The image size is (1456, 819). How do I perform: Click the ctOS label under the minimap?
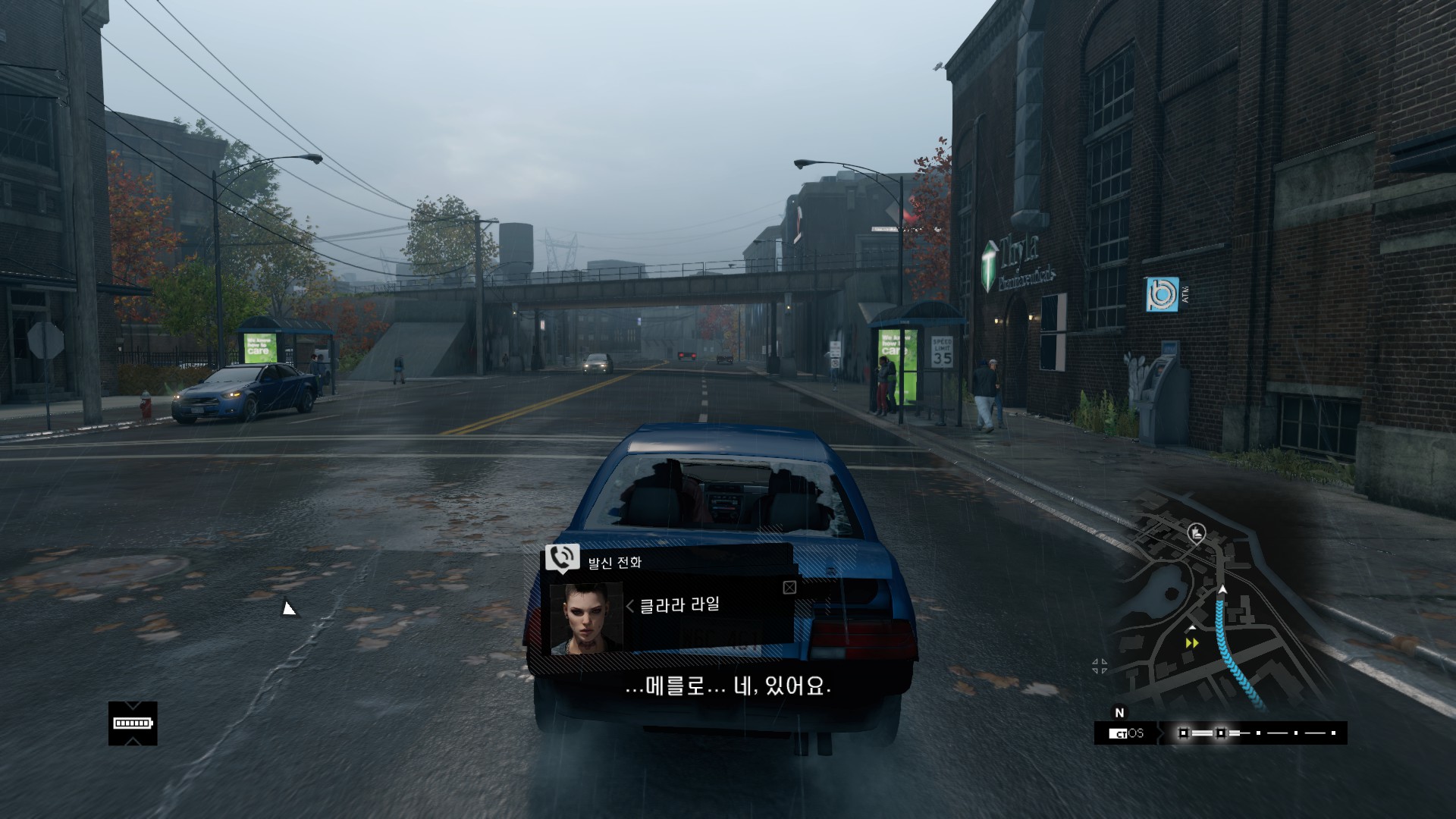pos(1126,733)
